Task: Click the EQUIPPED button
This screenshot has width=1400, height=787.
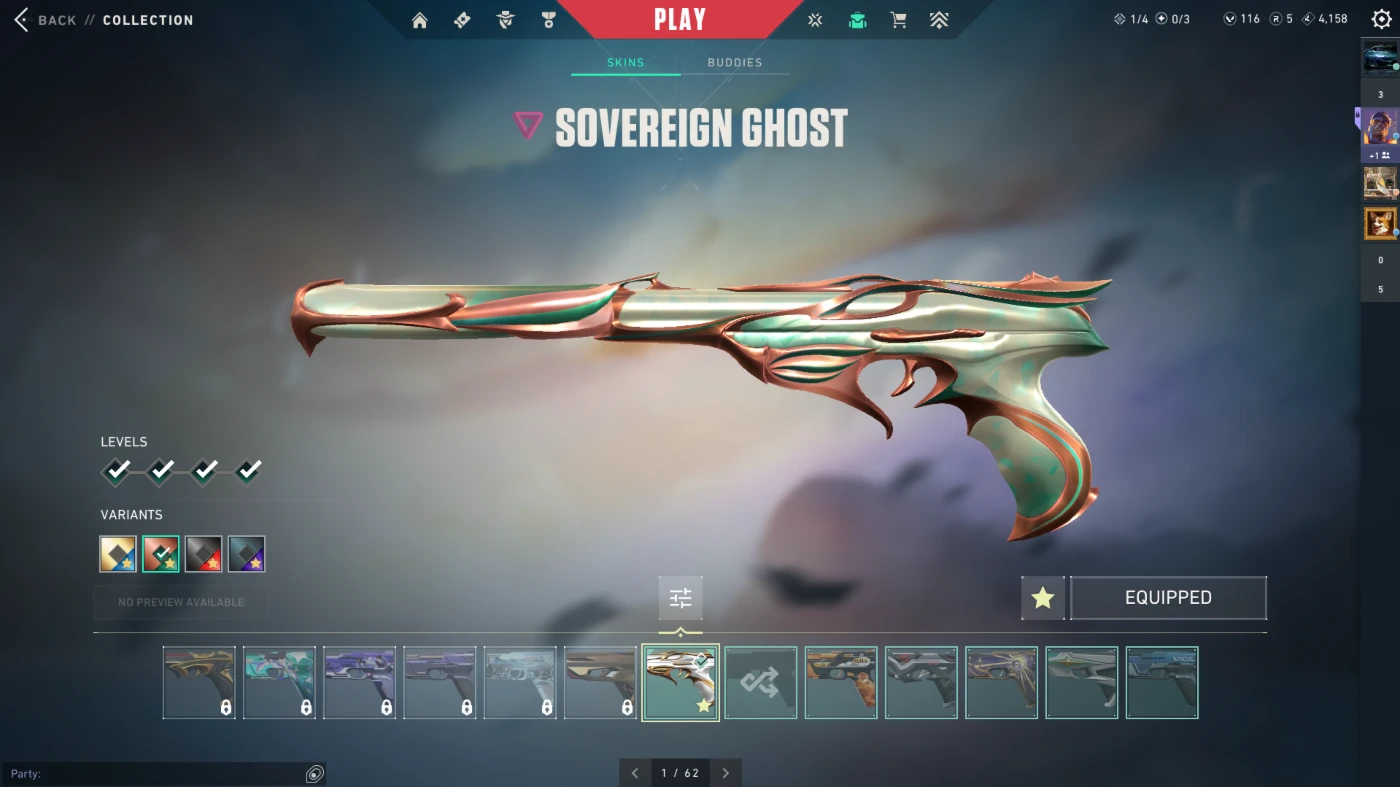Action: [1168, 598]
